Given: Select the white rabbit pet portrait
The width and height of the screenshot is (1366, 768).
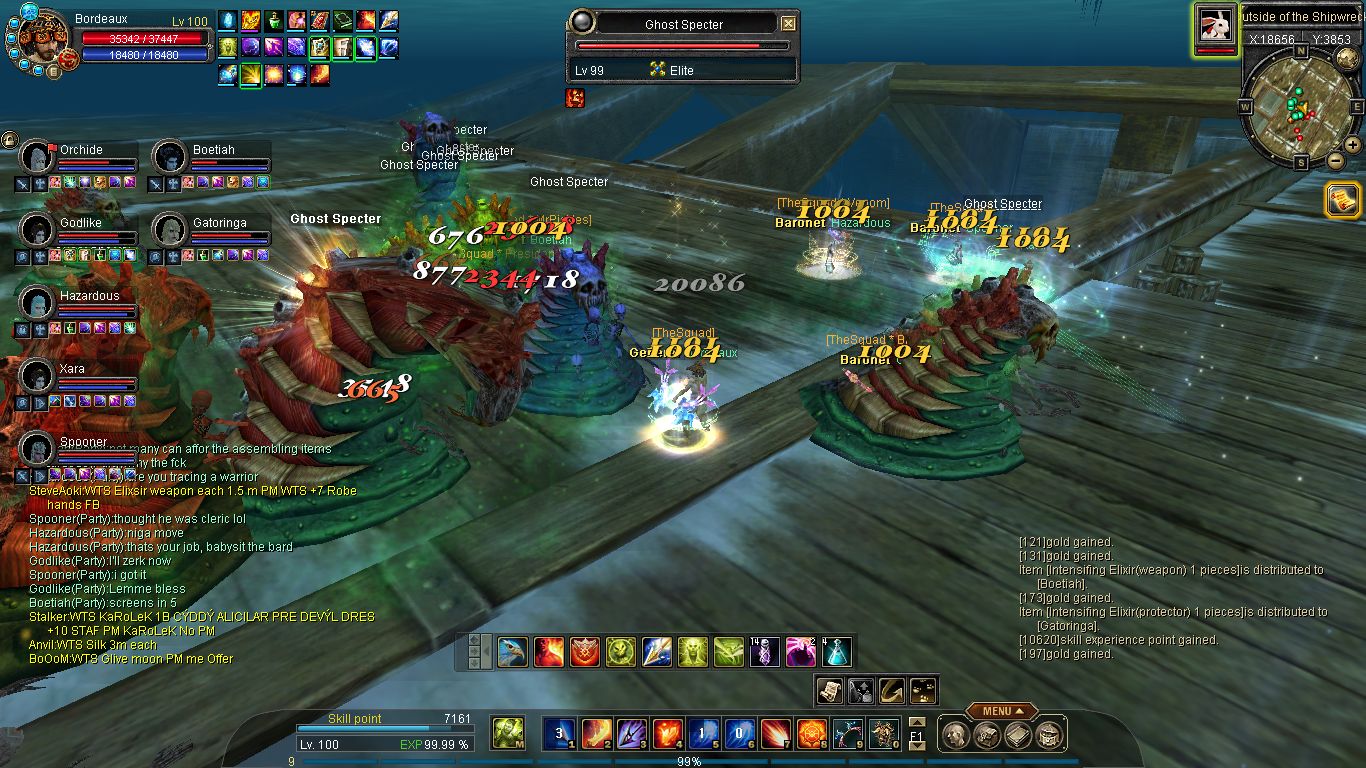Looking at the screenshot, I should [x=1215, y=26].
